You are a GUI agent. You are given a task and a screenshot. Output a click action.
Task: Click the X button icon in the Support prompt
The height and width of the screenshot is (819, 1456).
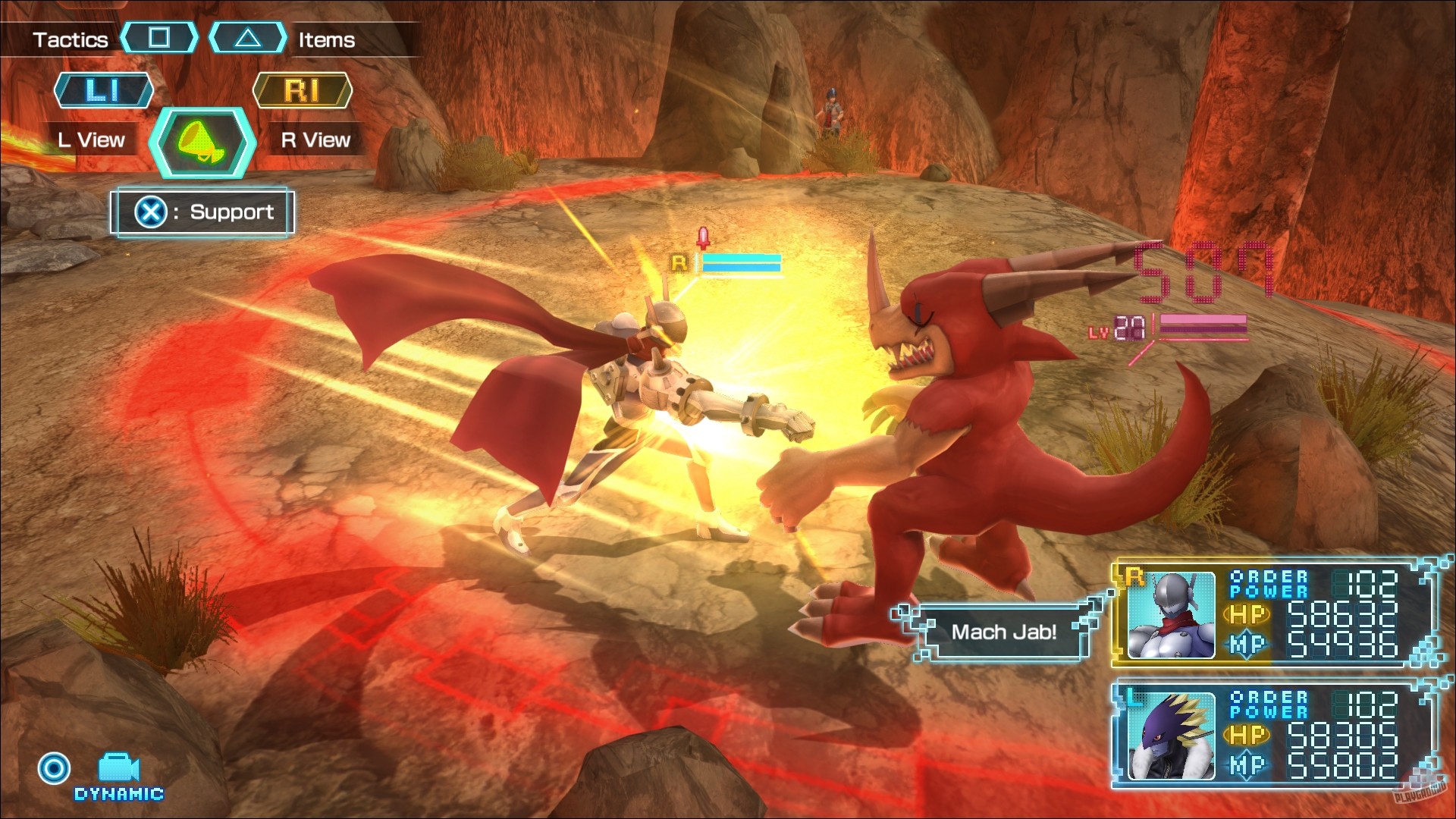point(152,212)
